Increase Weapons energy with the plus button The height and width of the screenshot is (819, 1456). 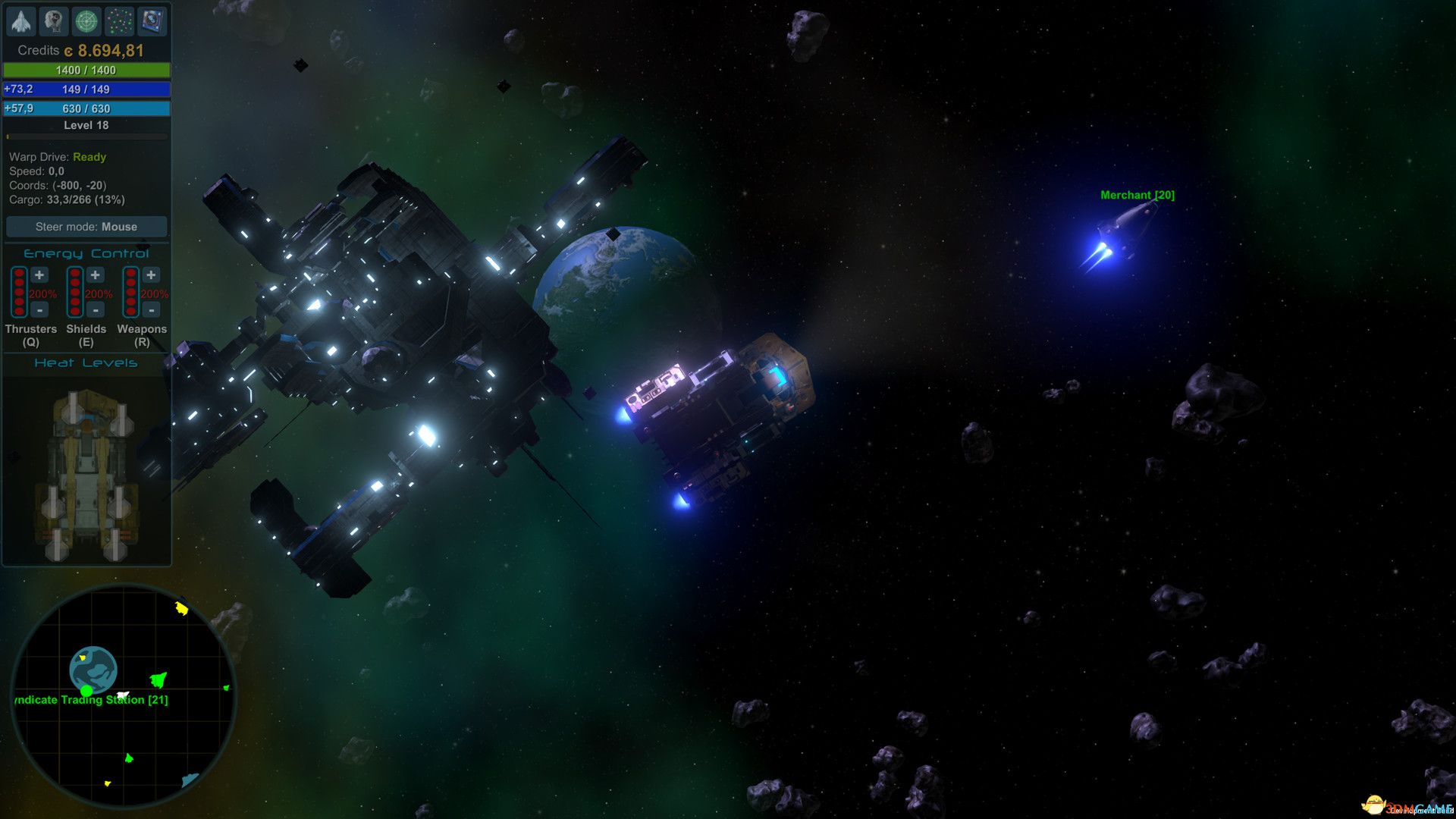point(151,276)
